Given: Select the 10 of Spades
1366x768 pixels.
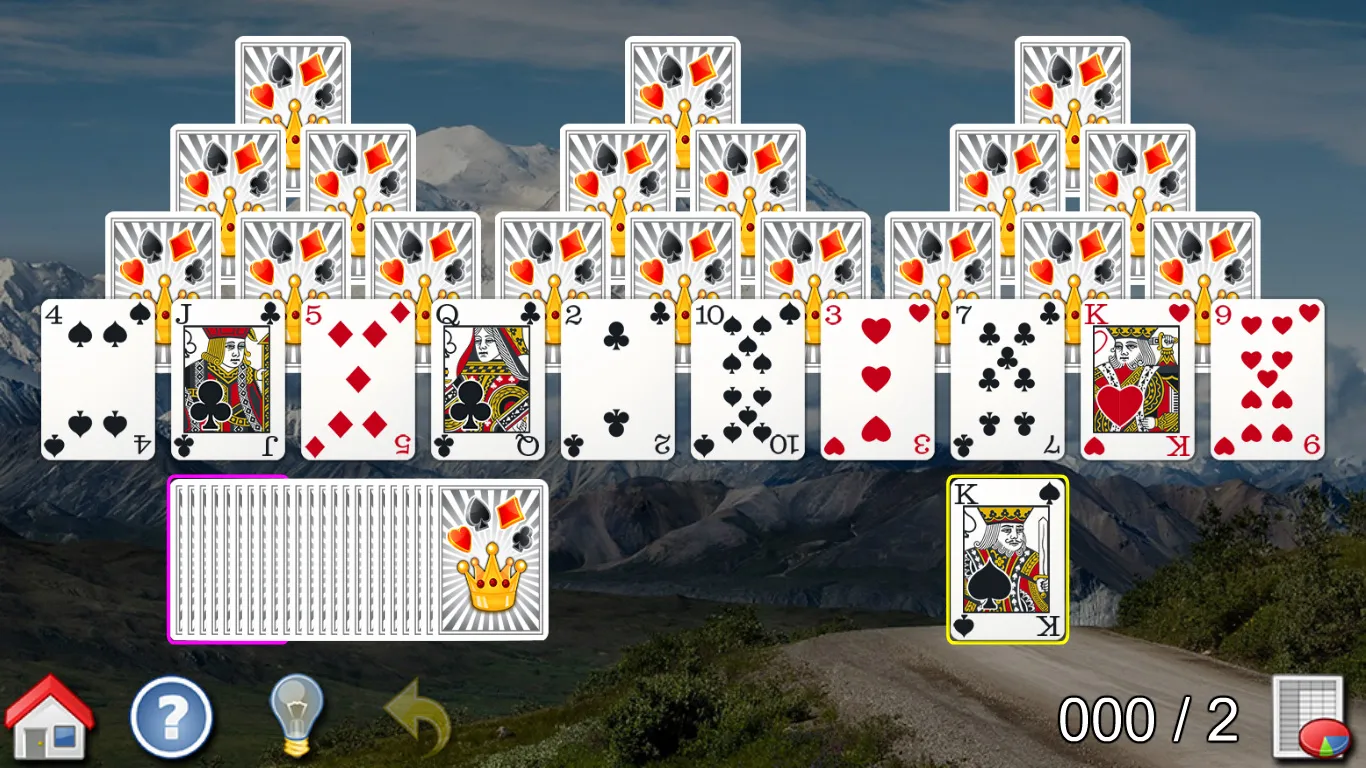Looking at the screenshot, I should (747, 380).
